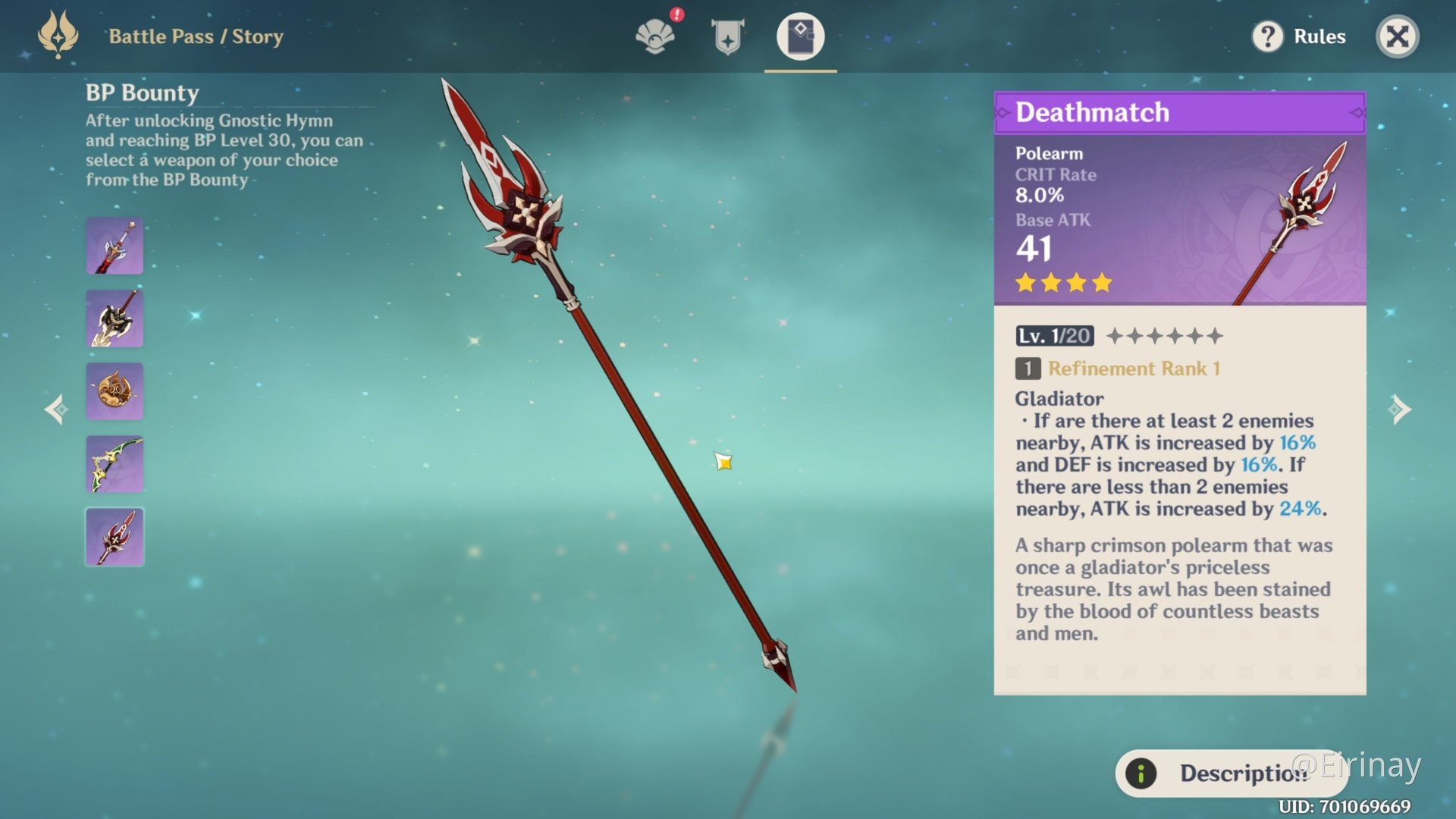Screen dimensions: 1456x819
Task: Go to next page with right arrow
Action: [x=1400, y=409]
